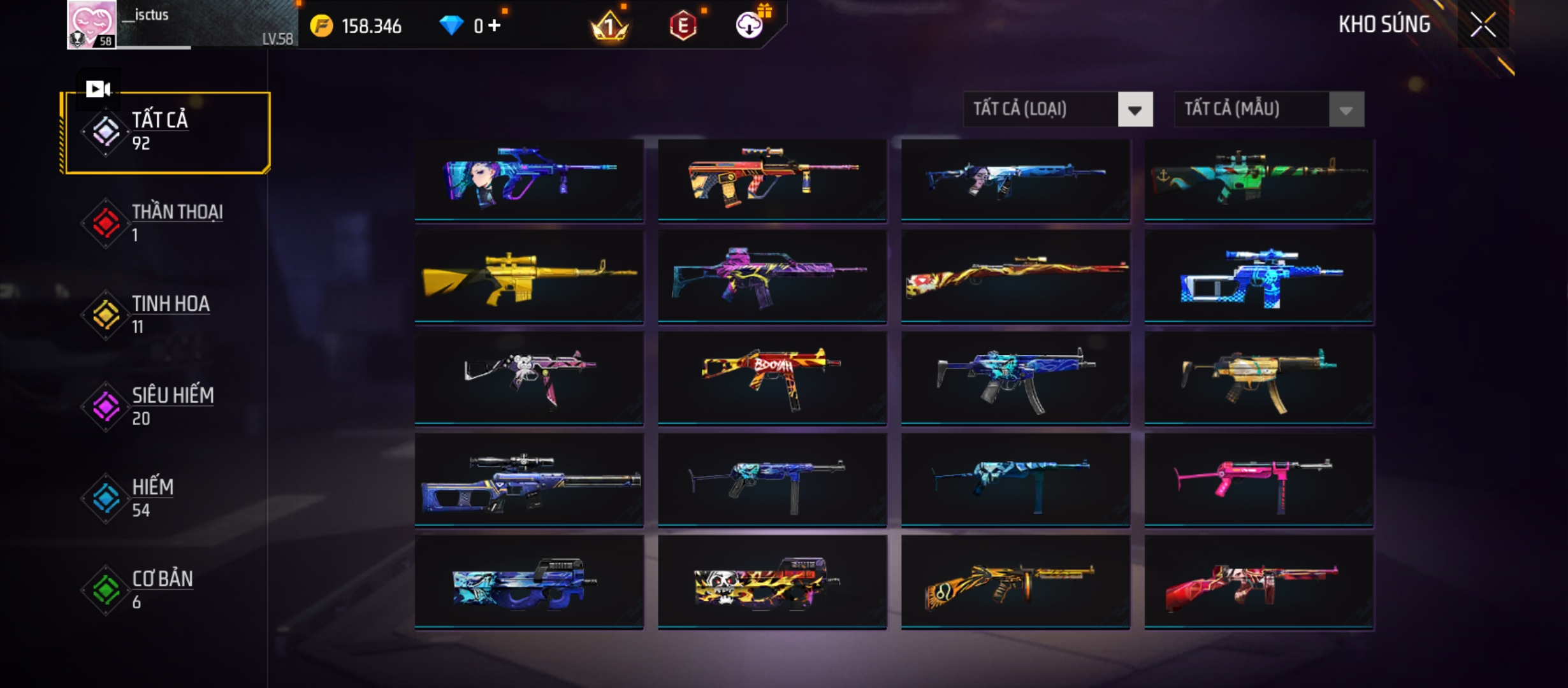Click the video camera icon

click(98, 89)
